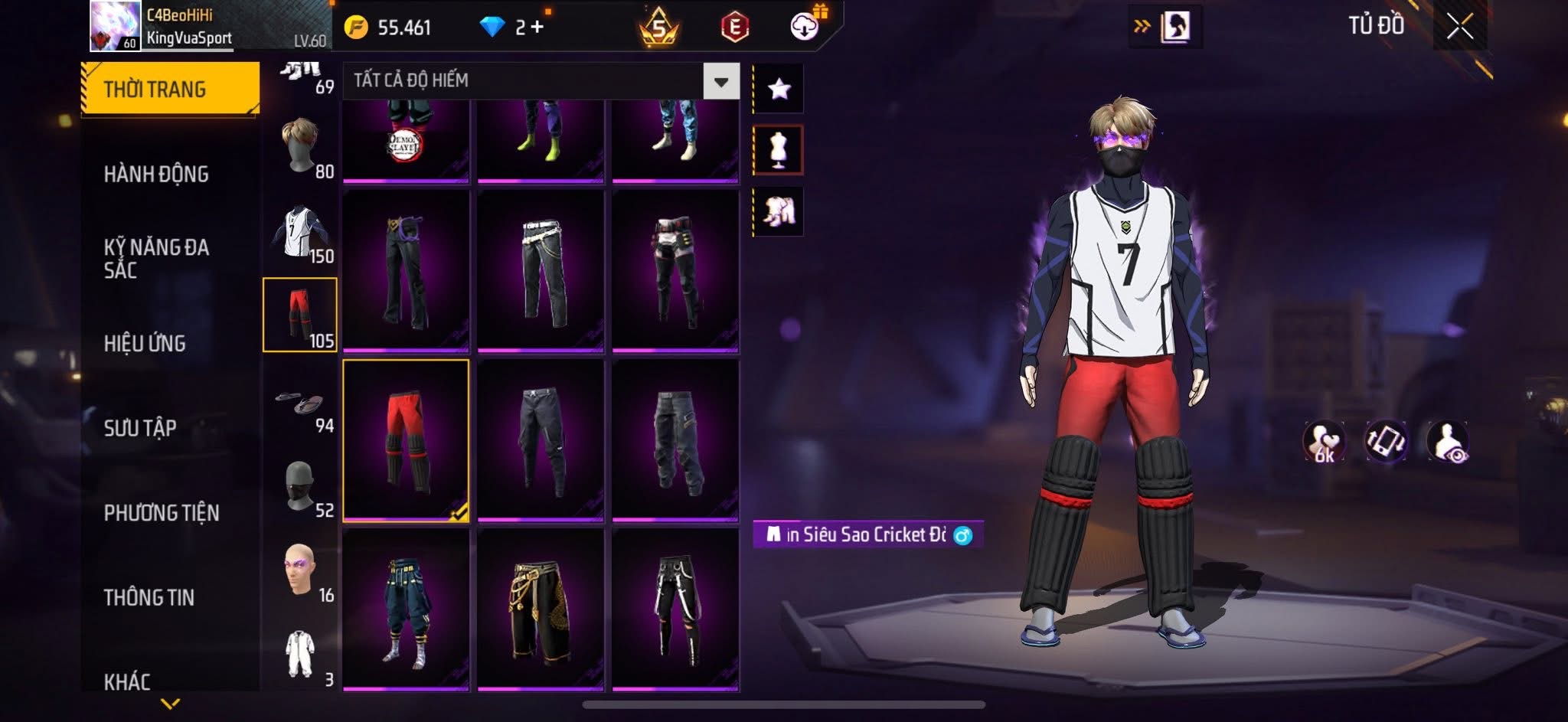Select the mannequin outfit preview icon

[778, 150]
